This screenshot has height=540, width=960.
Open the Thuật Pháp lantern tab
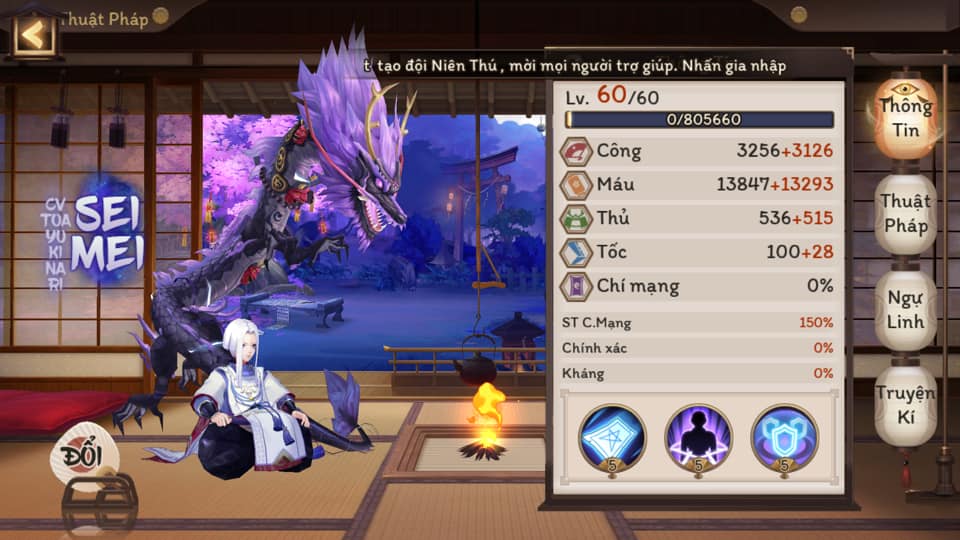pyautogui.click(x=906, y=213)
